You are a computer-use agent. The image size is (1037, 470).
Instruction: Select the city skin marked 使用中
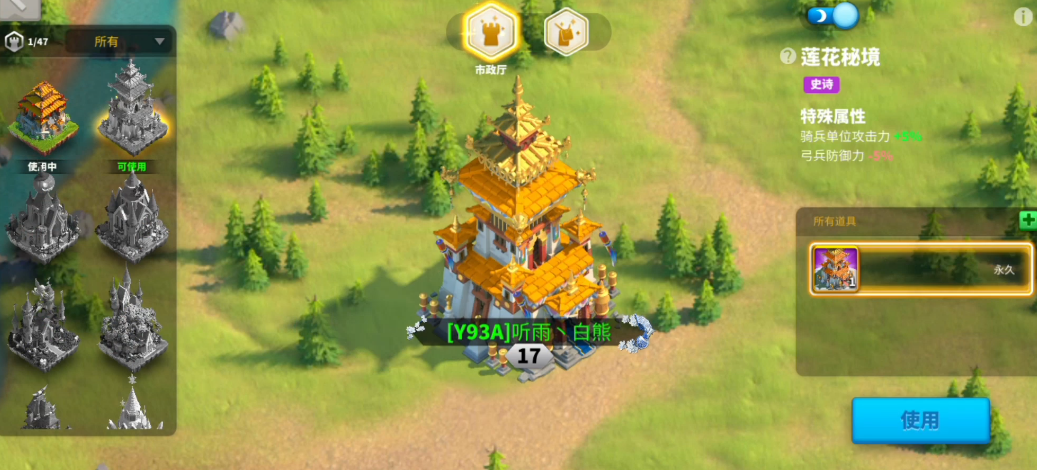pos(42,118)
